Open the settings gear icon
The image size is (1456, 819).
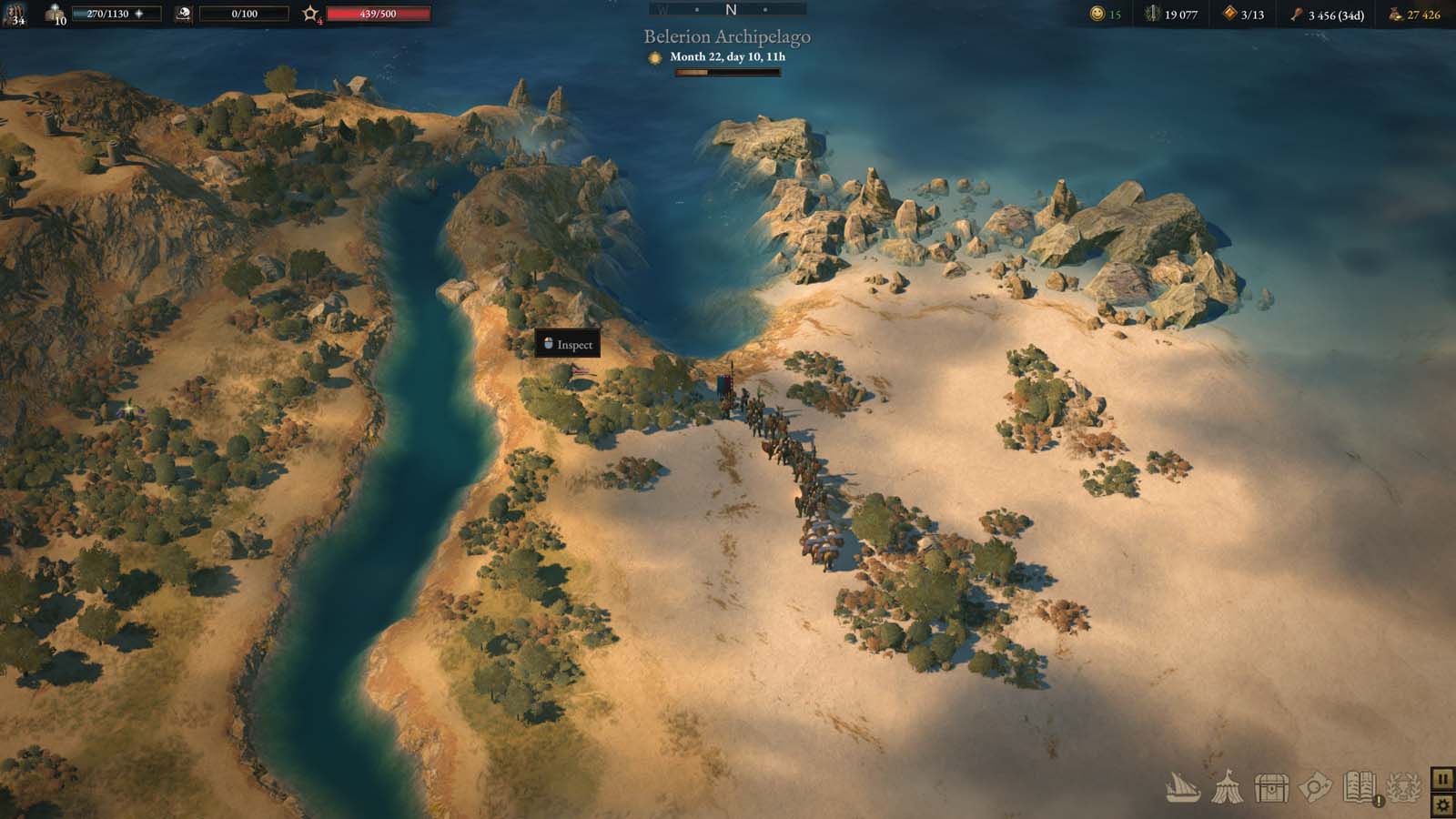(x=1443, y=804)
